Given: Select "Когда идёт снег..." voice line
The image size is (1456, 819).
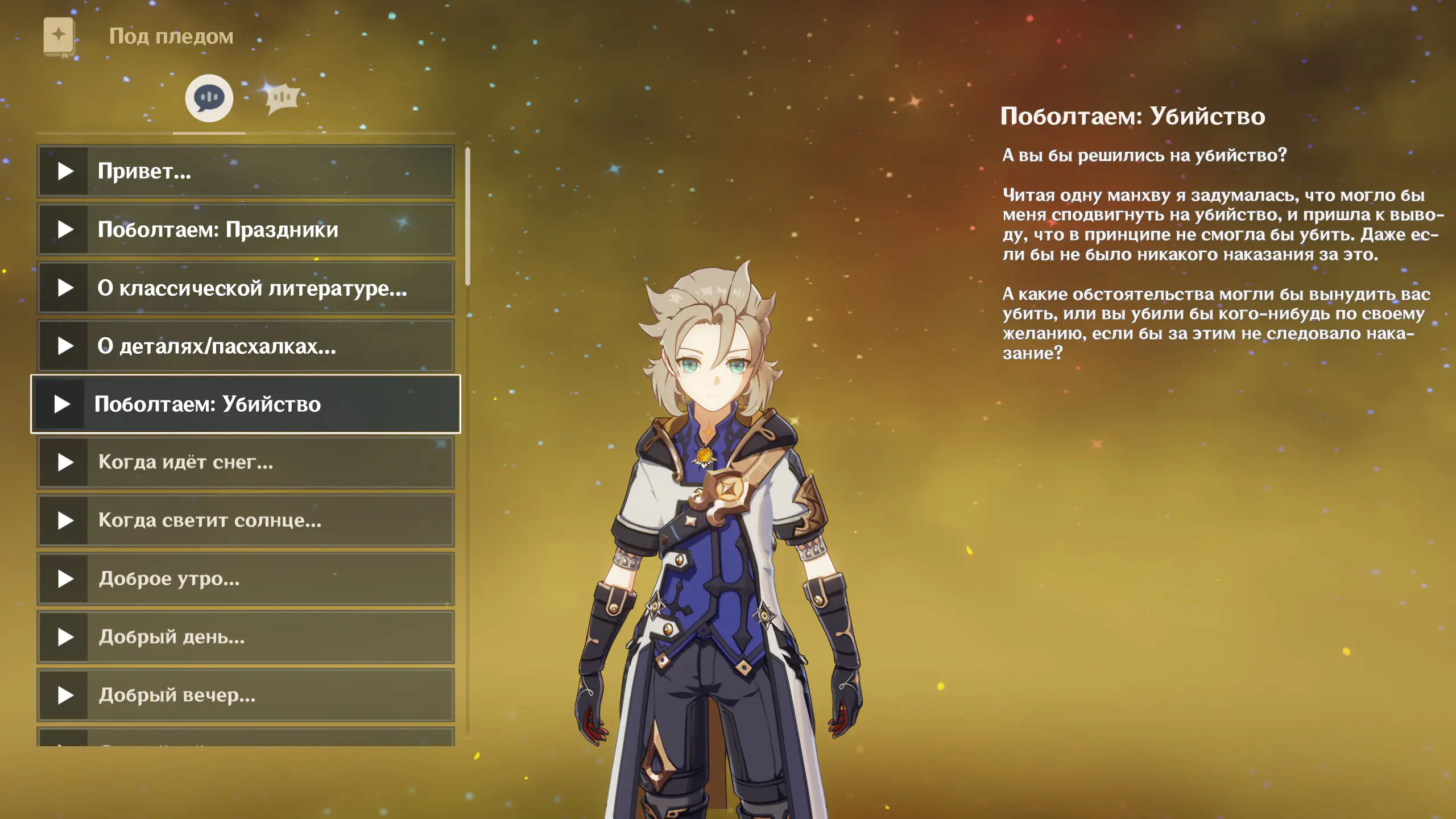Looking at the screenshot, I should 246,462.
